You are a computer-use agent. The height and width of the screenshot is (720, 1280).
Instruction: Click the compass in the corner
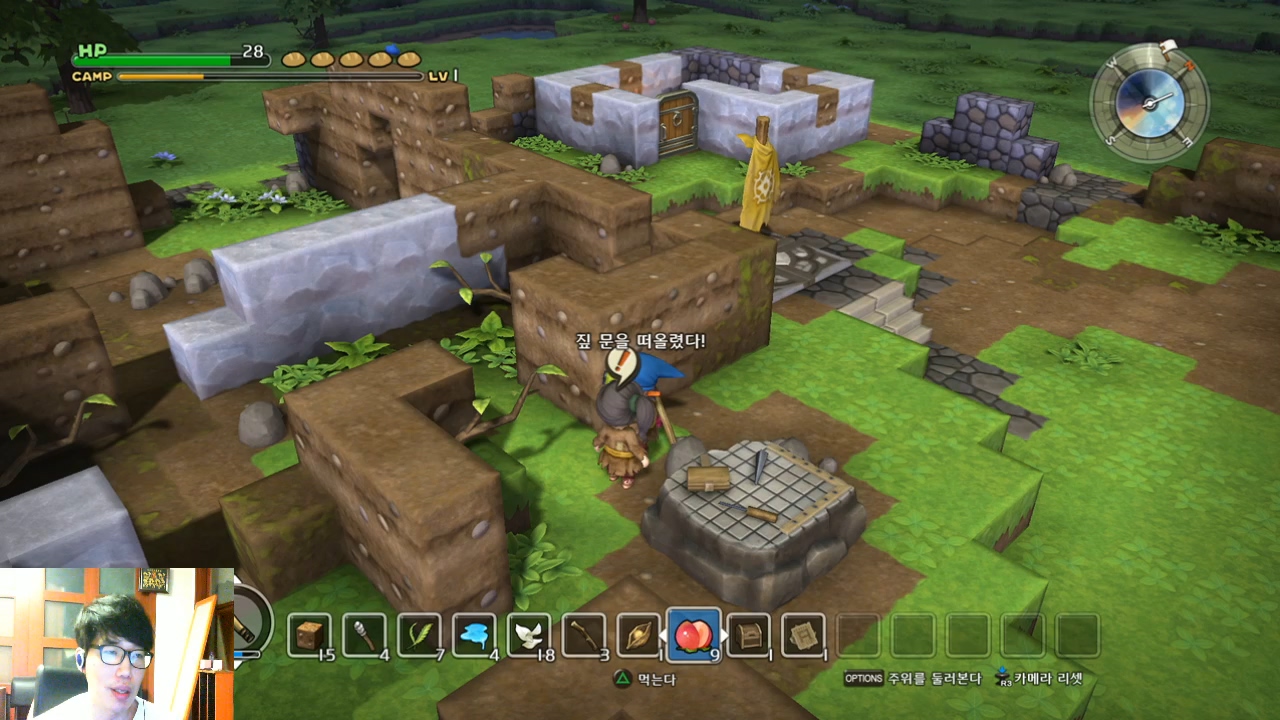[x=1150, y=101]
